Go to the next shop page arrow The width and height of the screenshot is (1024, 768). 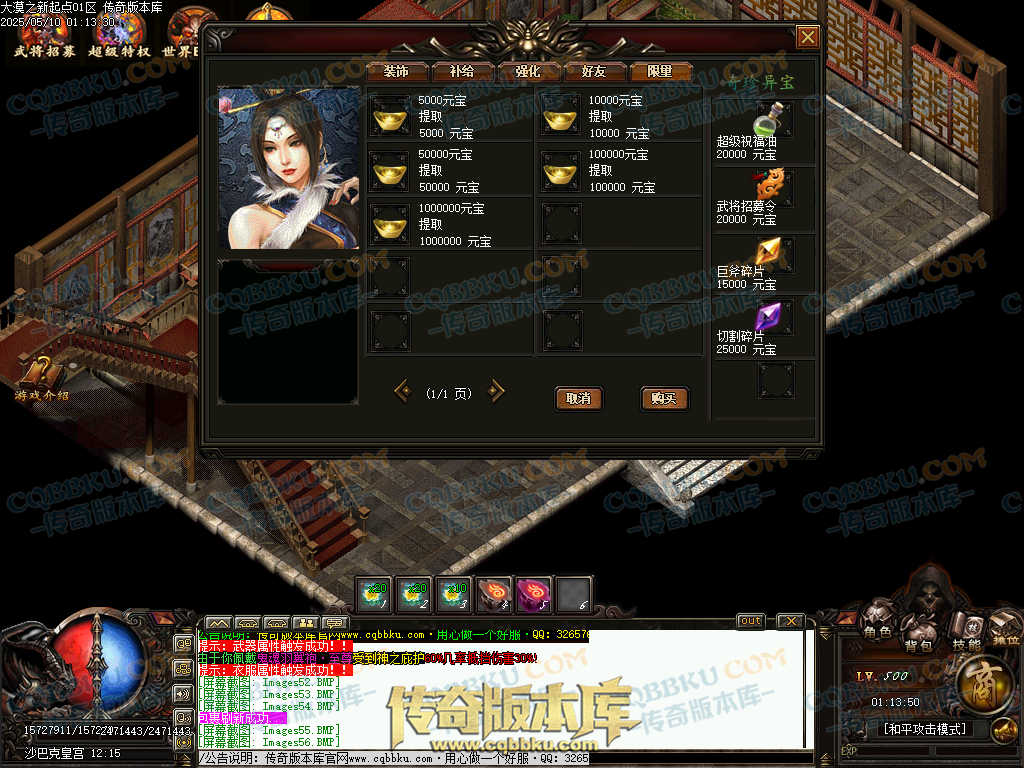click(x=496, y=391)
